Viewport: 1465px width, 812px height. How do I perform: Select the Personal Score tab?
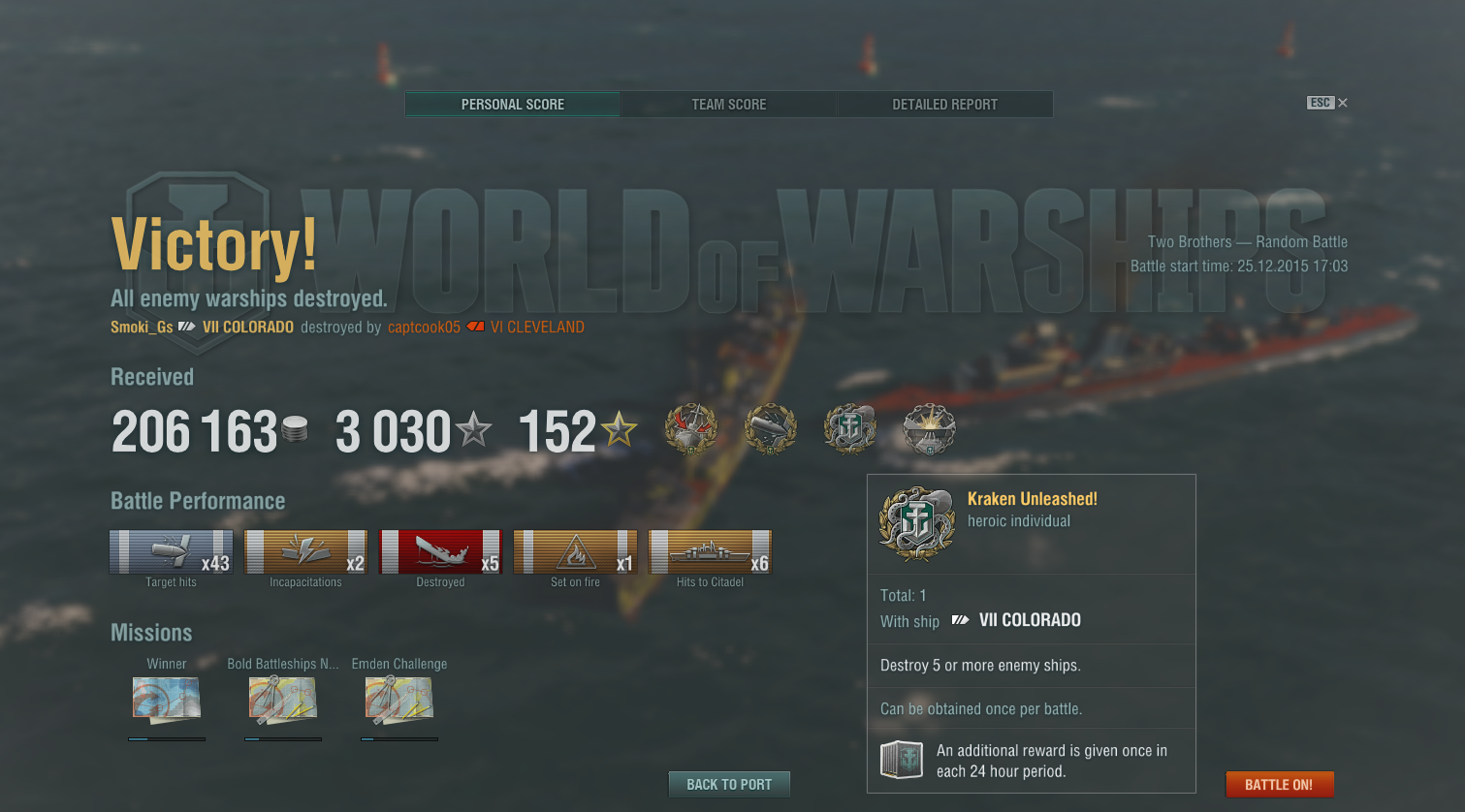(x=512, y=105)
